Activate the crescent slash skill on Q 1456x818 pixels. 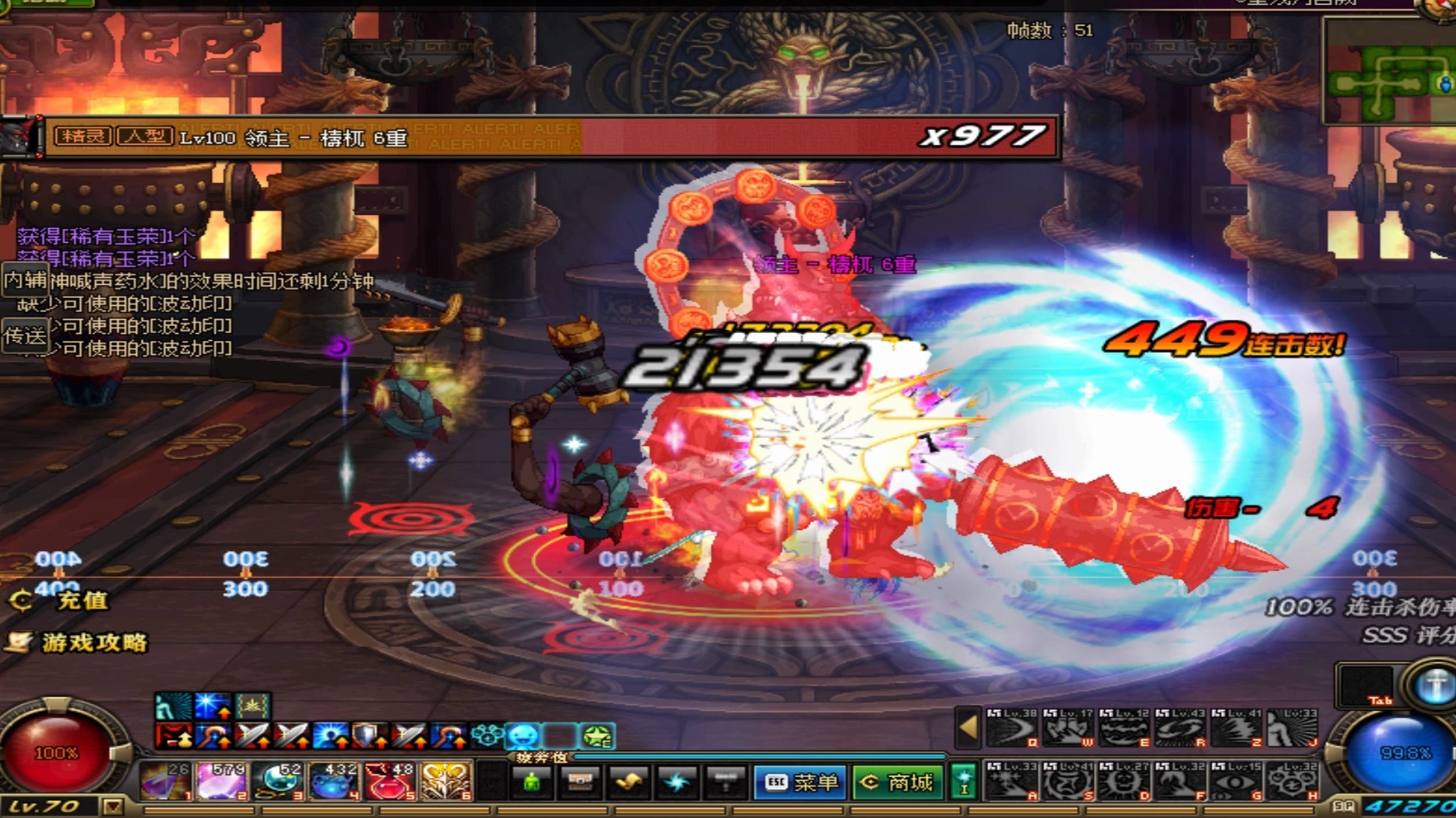click(1011, 728)
